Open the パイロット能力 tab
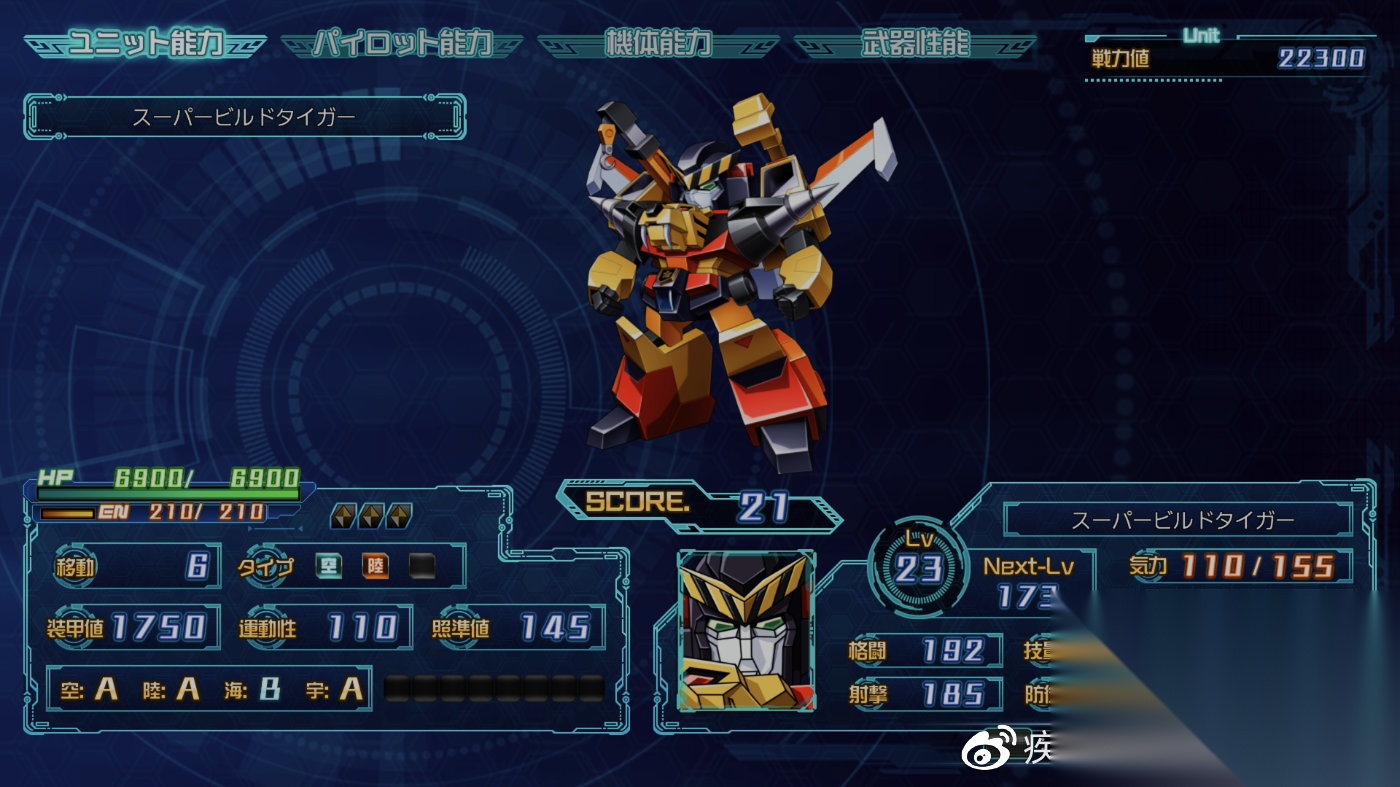The width and height of the screenshot is (1400, 787). click(x=402, y=45)
